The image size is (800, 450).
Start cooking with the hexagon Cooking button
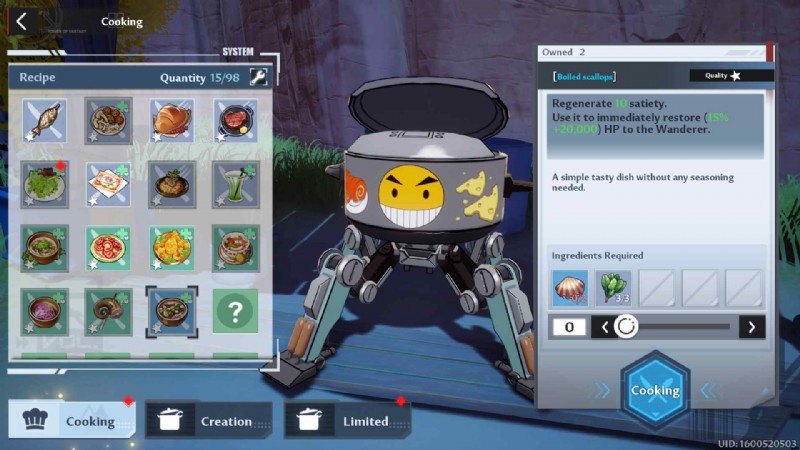point(654,391)
